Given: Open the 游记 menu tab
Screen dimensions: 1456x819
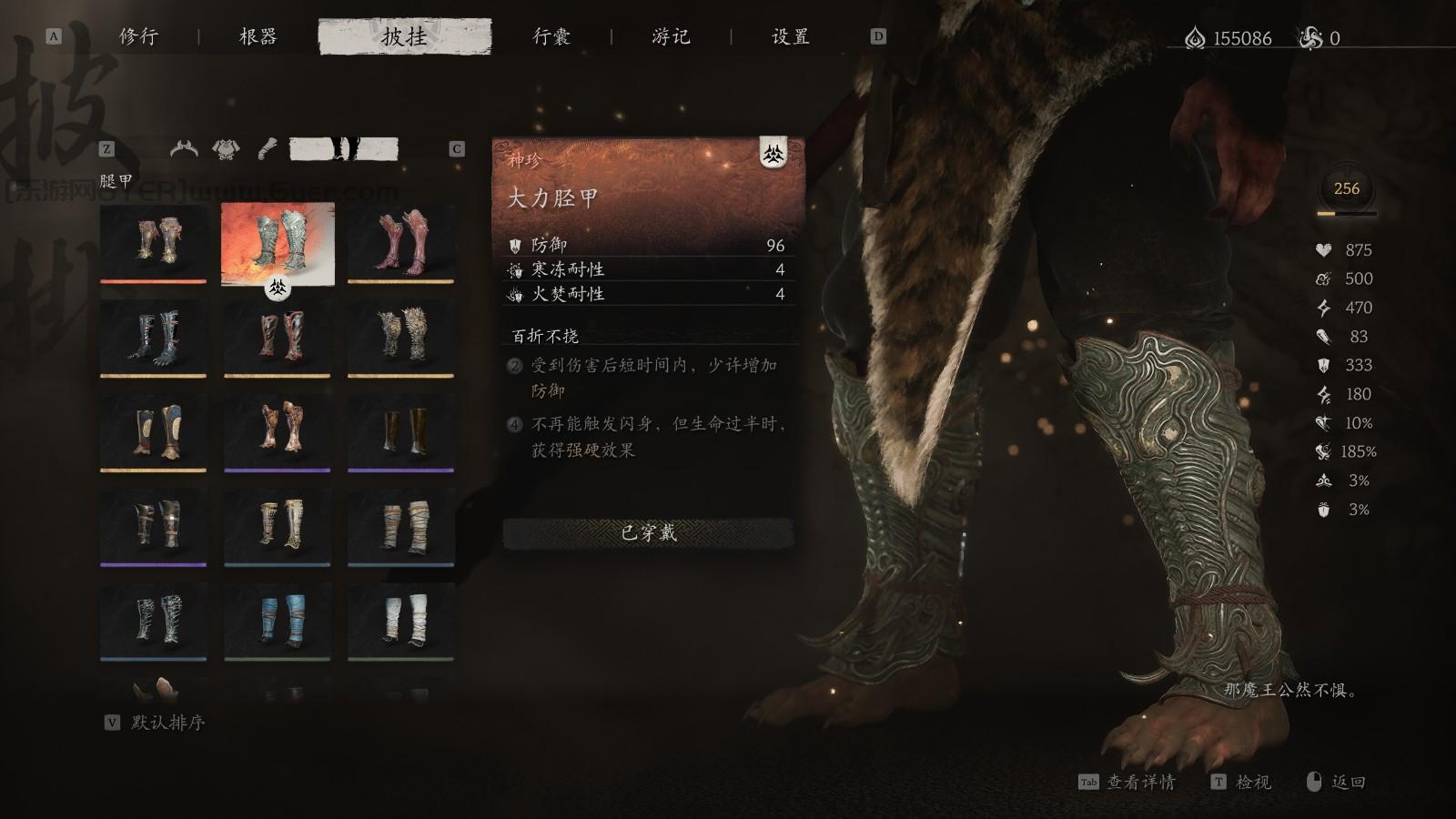Looking at the screenshot, I should [x=671, y=38].
